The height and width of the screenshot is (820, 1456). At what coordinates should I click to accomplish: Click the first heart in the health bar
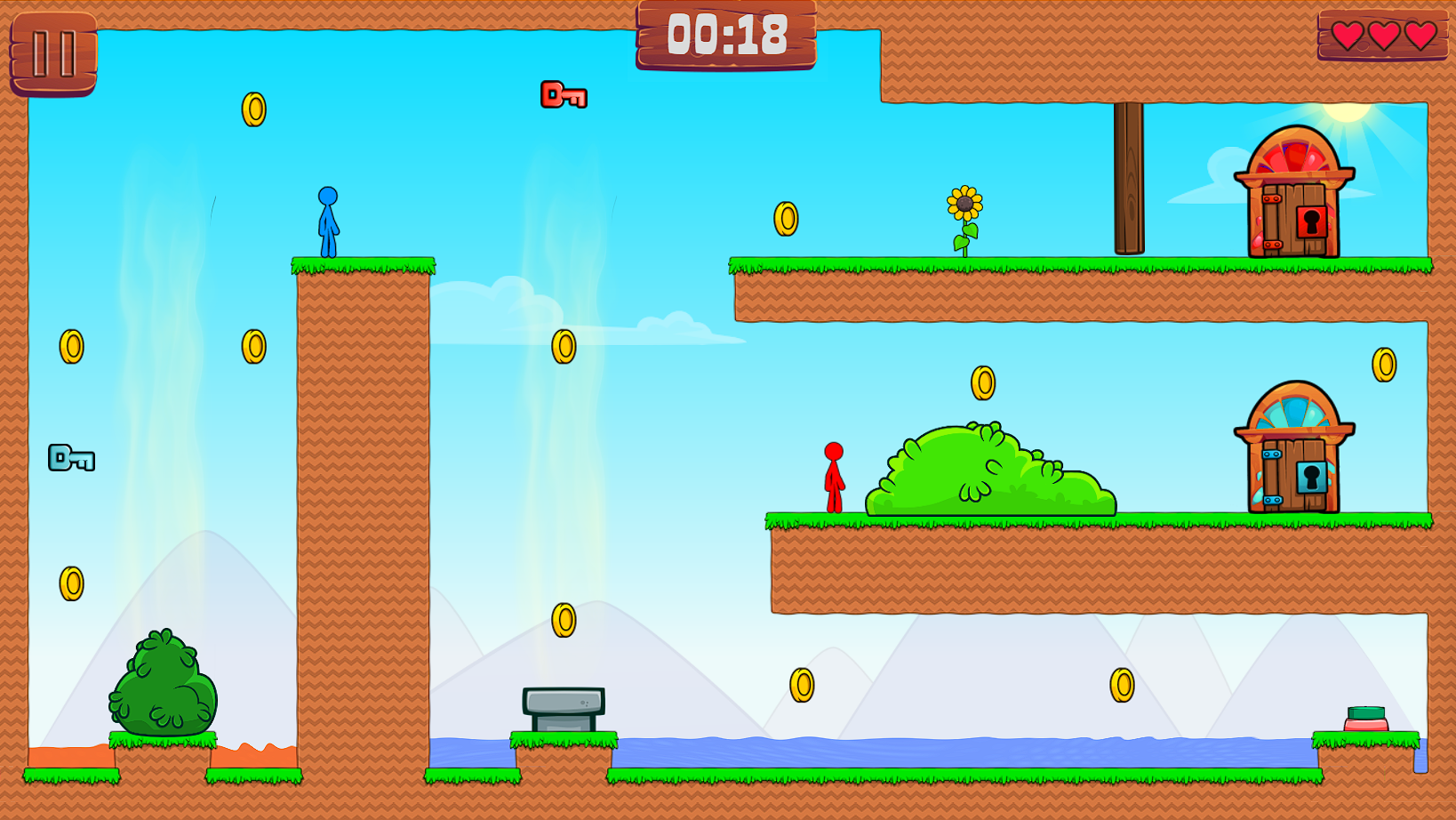point(1349,37)
